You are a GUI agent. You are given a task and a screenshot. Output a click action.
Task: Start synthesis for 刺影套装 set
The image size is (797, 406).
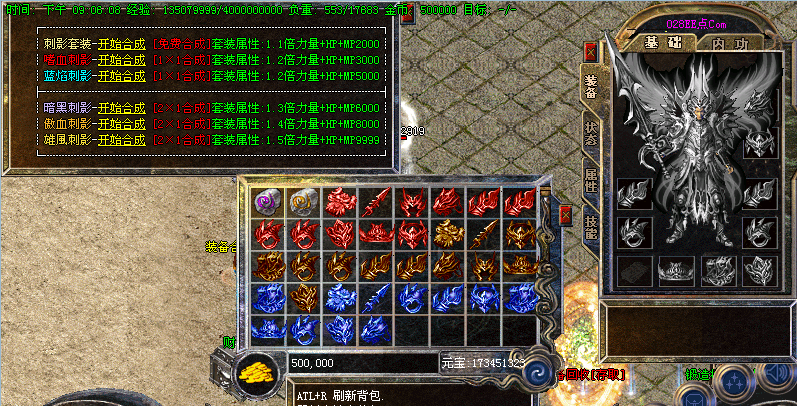point(121,45)
